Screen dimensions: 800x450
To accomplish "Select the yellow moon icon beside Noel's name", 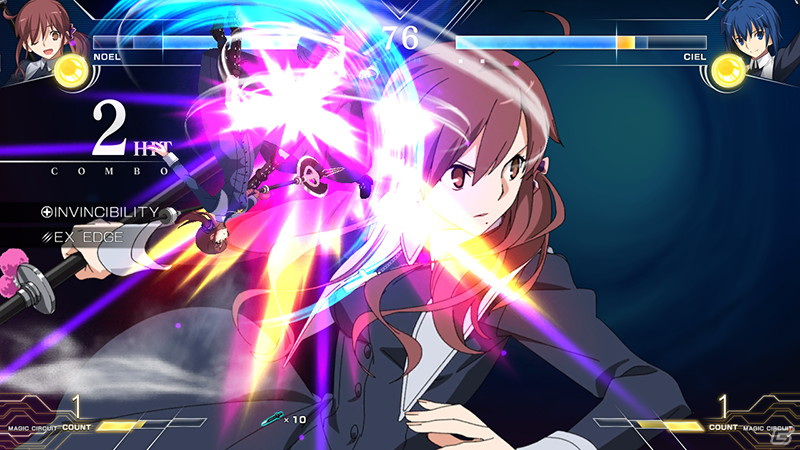I will (70, 70).
